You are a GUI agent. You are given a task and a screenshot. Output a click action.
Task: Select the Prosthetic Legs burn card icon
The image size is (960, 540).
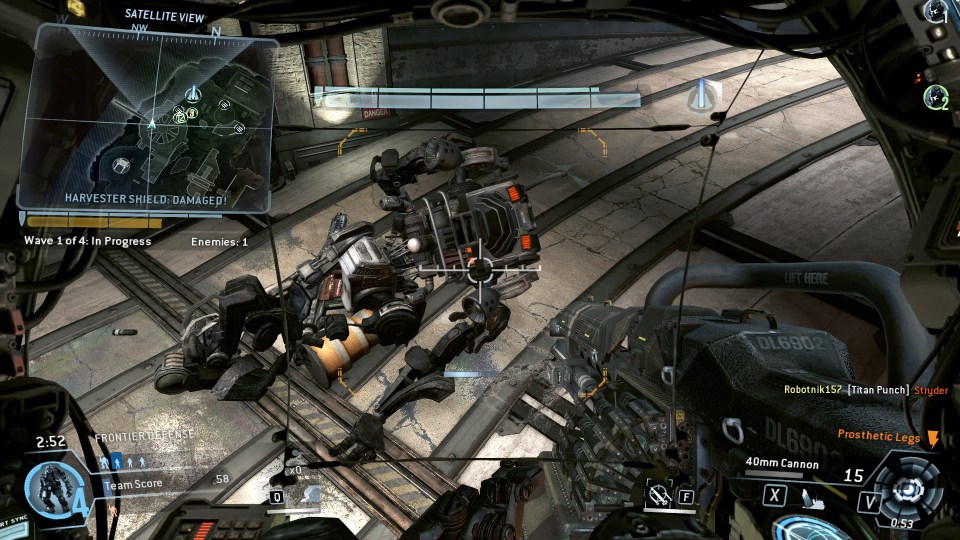click(933, 437)
